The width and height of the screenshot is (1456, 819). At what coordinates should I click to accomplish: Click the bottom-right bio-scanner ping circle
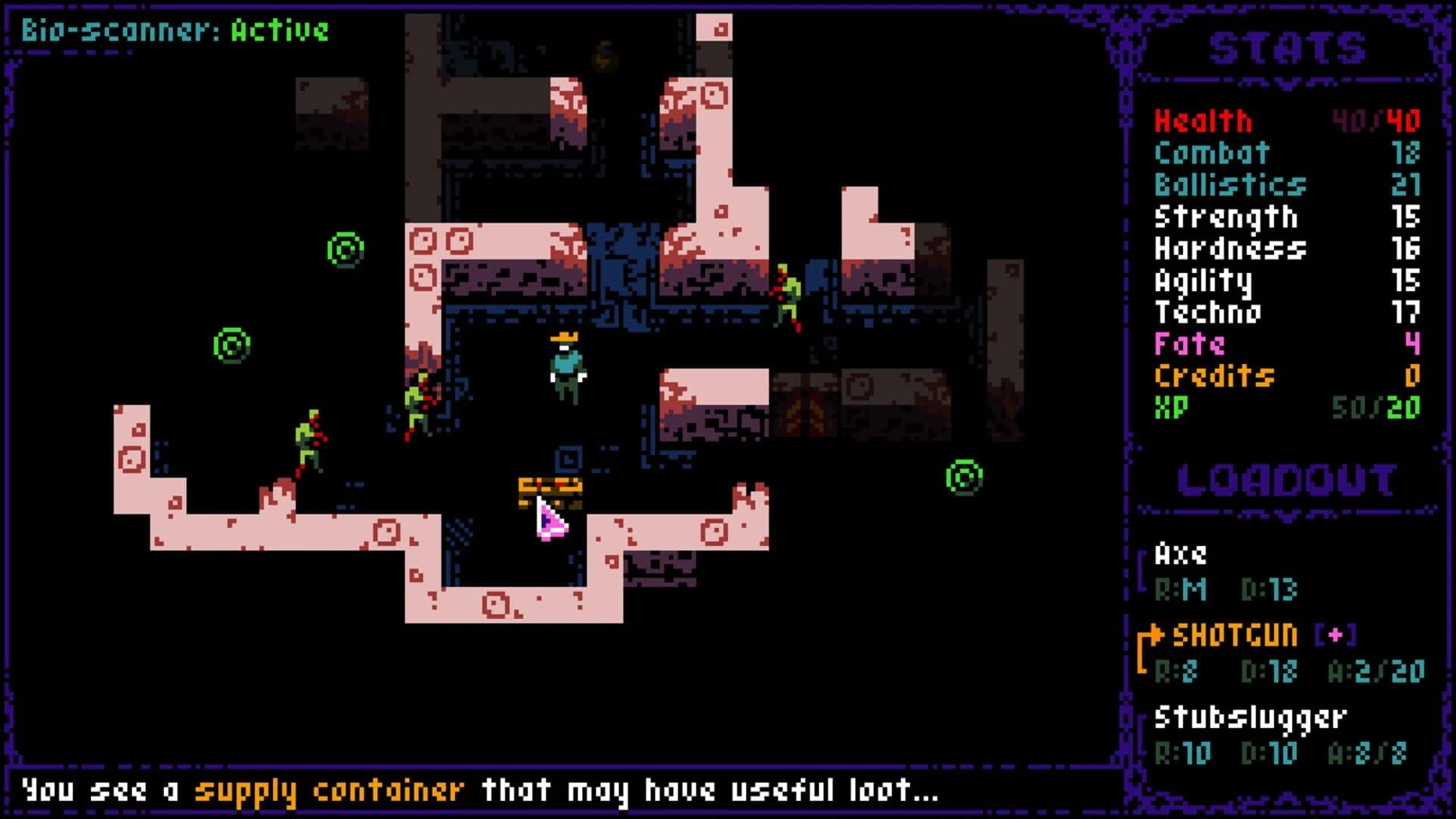(962, 478)
